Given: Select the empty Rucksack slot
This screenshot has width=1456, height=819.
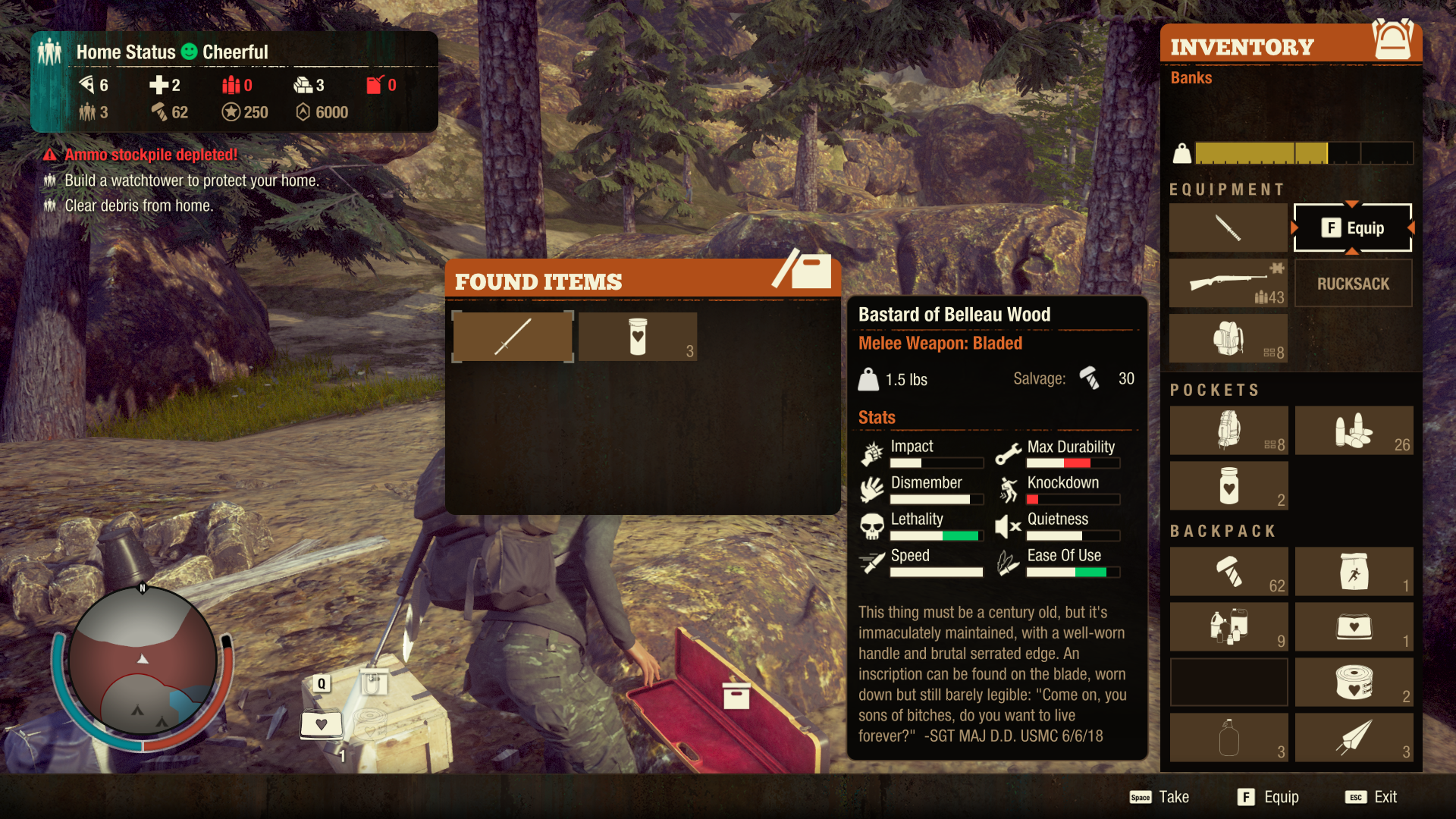Looking at the screenshot, I should (1353, 283).
